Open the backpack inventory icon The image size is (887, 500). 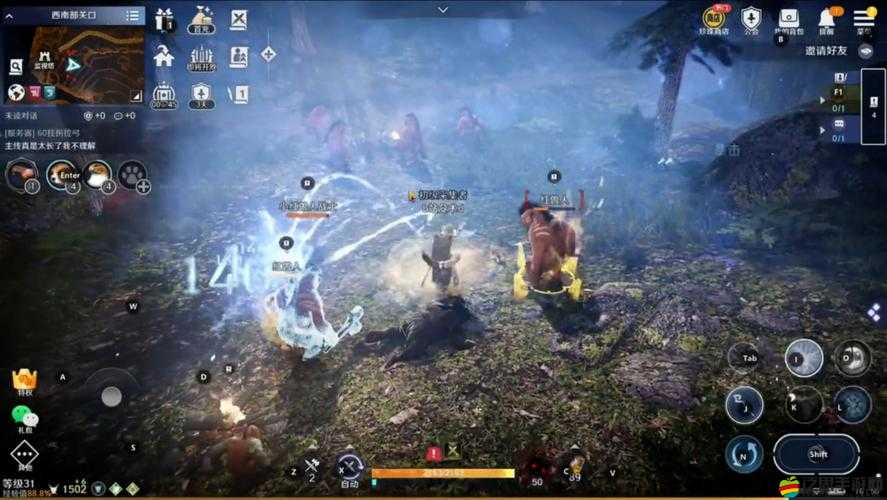pos(789,18)
